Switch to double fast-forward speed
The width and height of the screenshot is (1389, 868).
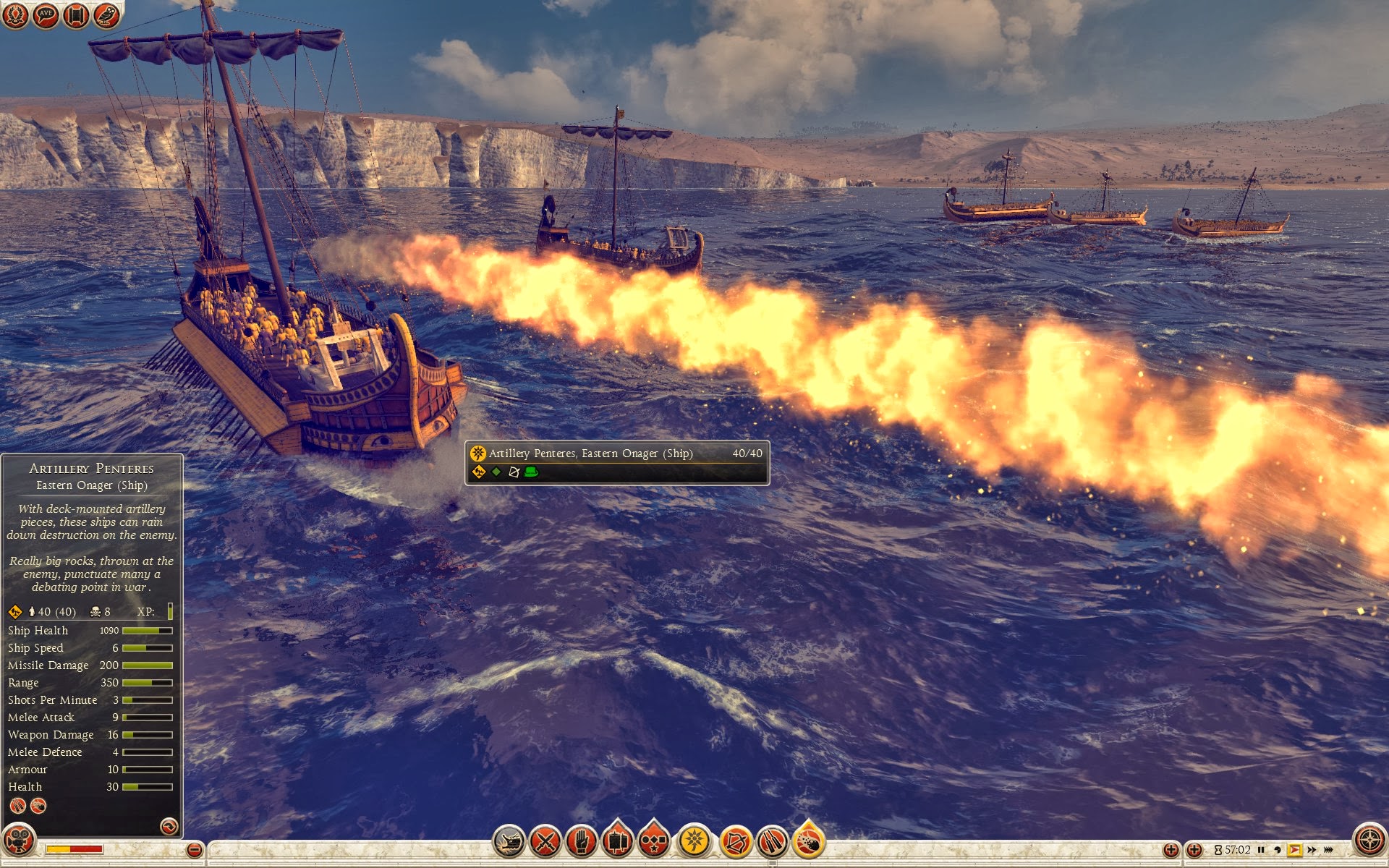1312,850
